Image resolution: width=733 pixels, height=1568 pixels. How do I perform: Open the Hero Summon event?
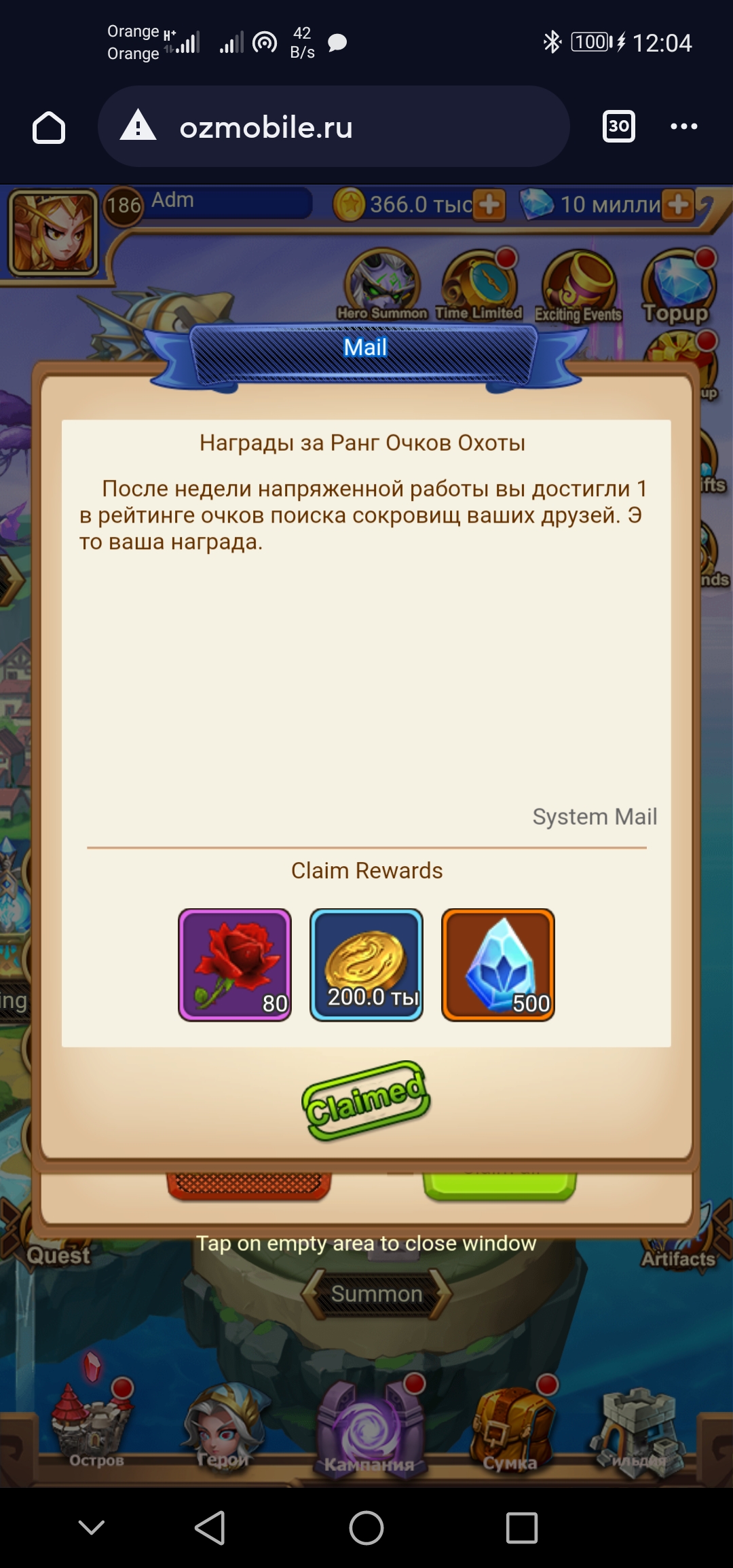click(x=383, y=284)
